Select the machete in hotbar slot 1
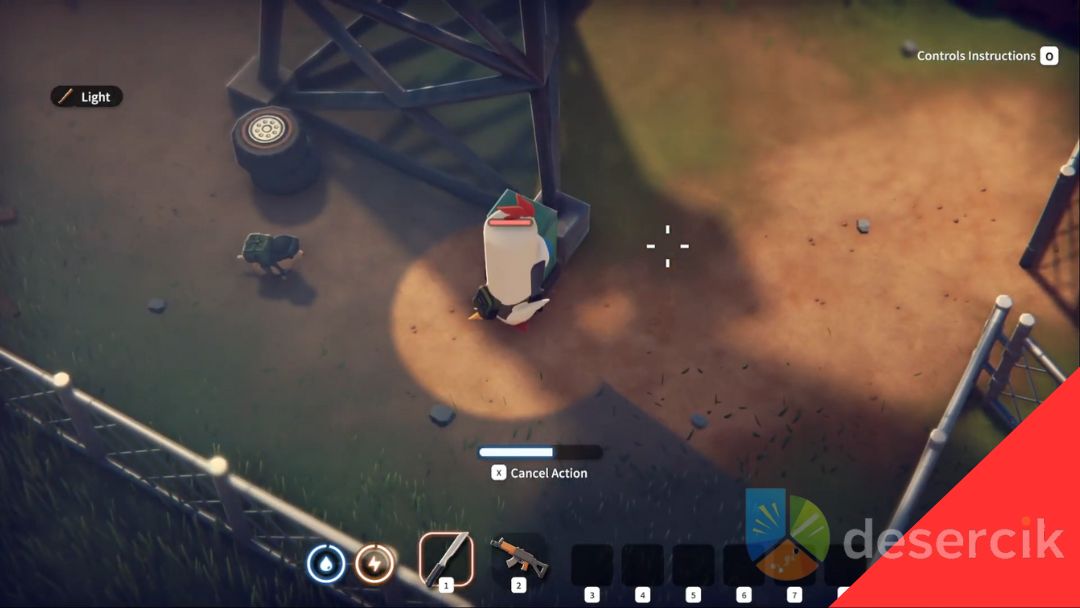This screenshot has width=1080, height=608. click(x=445, y=558)
